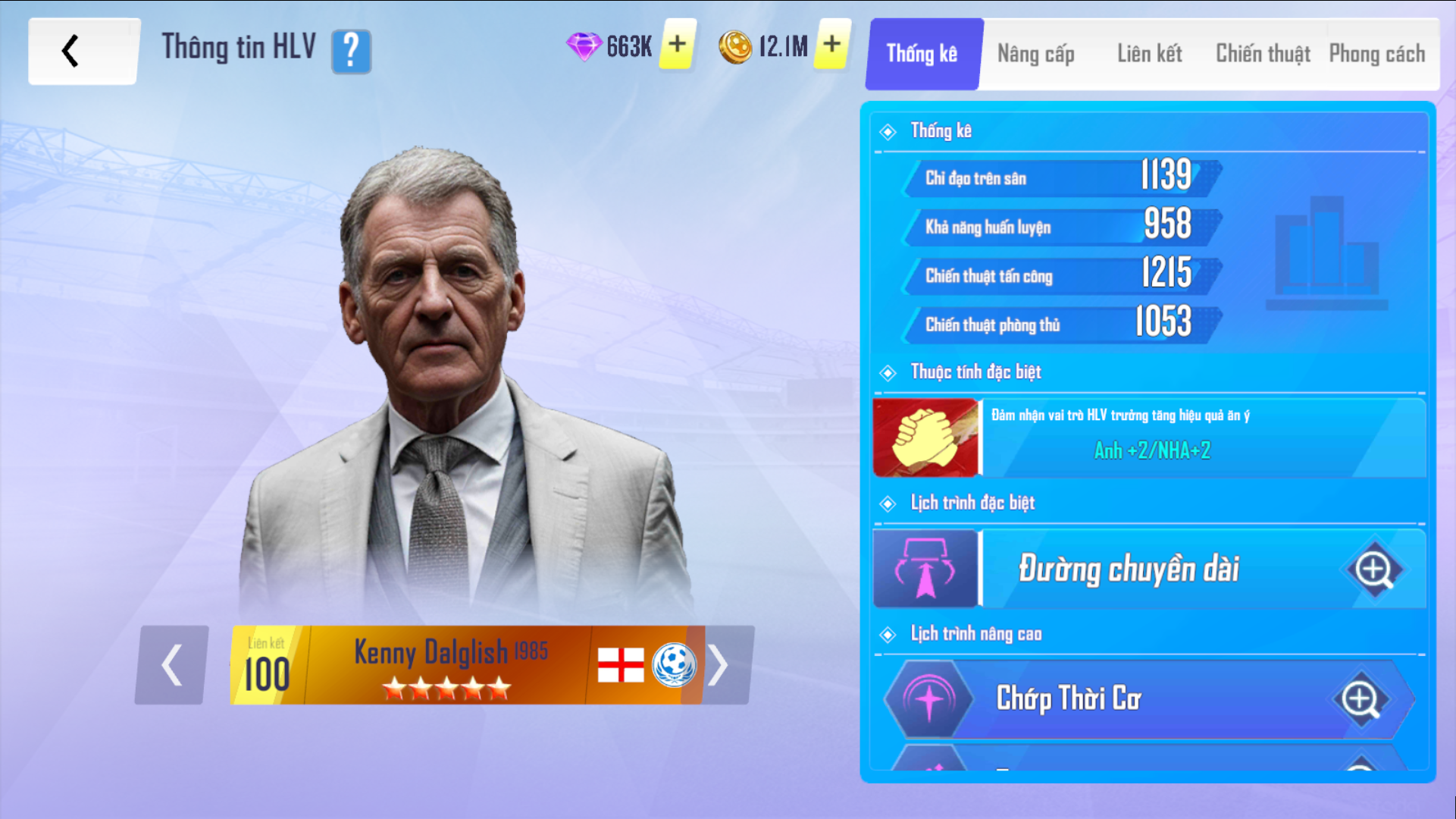Select the Kenny Dalglish 1985 name card
Screen dimensions: 1456x819
(450, 665)
